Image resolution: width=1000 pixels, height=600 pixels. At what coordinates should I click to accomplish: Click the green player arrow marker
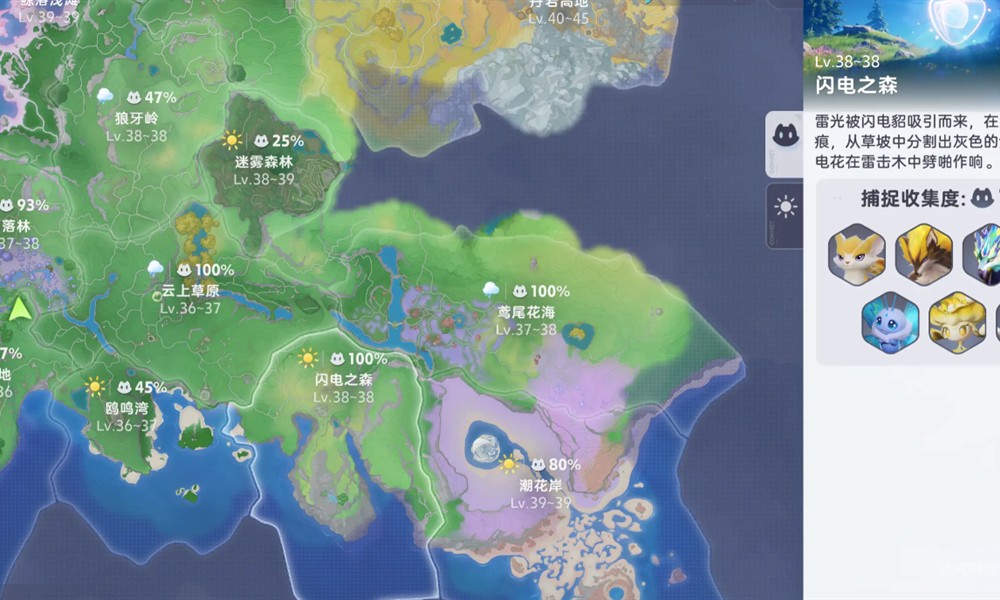(x=20, y=307)
